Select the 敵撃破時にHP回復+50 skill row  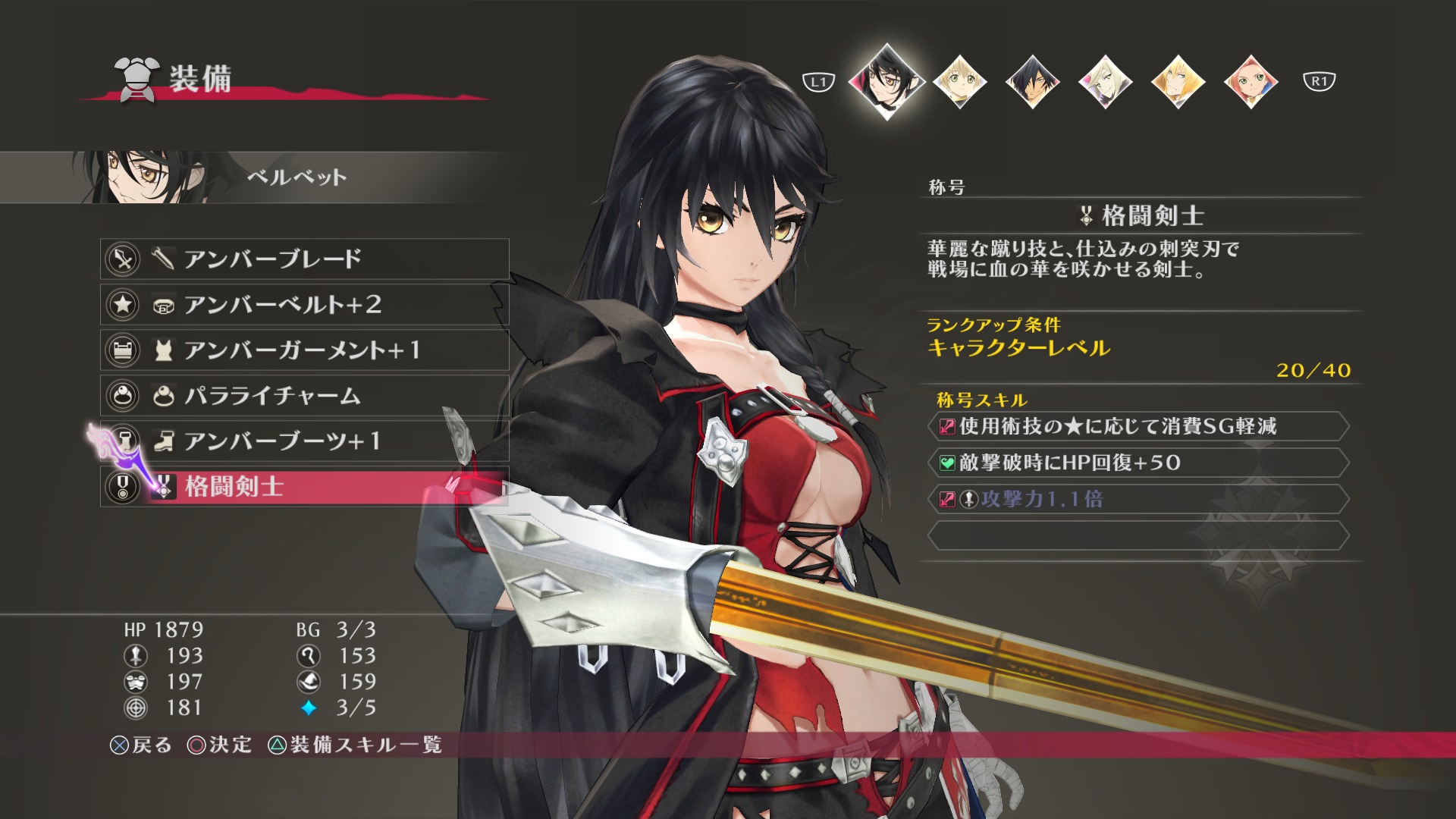pos(1137,463)
